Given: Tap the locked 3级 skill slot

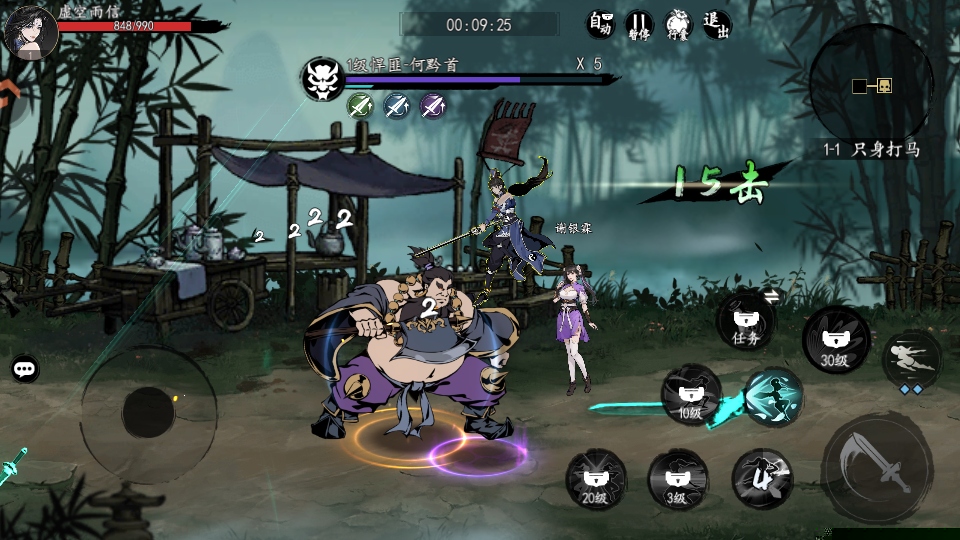Looking at the screenshot, I should [678, 478].
